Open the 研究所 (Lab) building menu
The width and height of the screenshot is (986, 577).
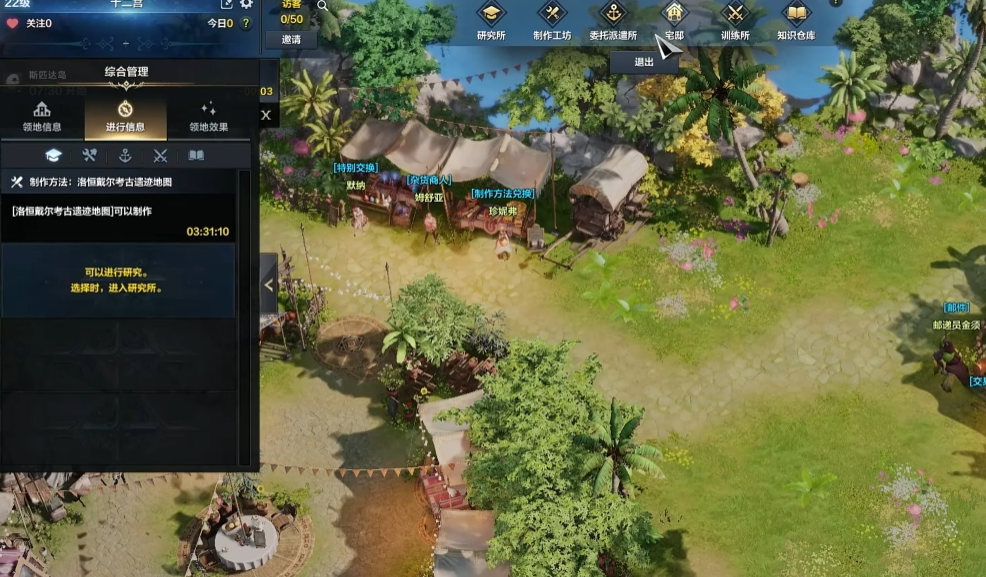[490, 20]
